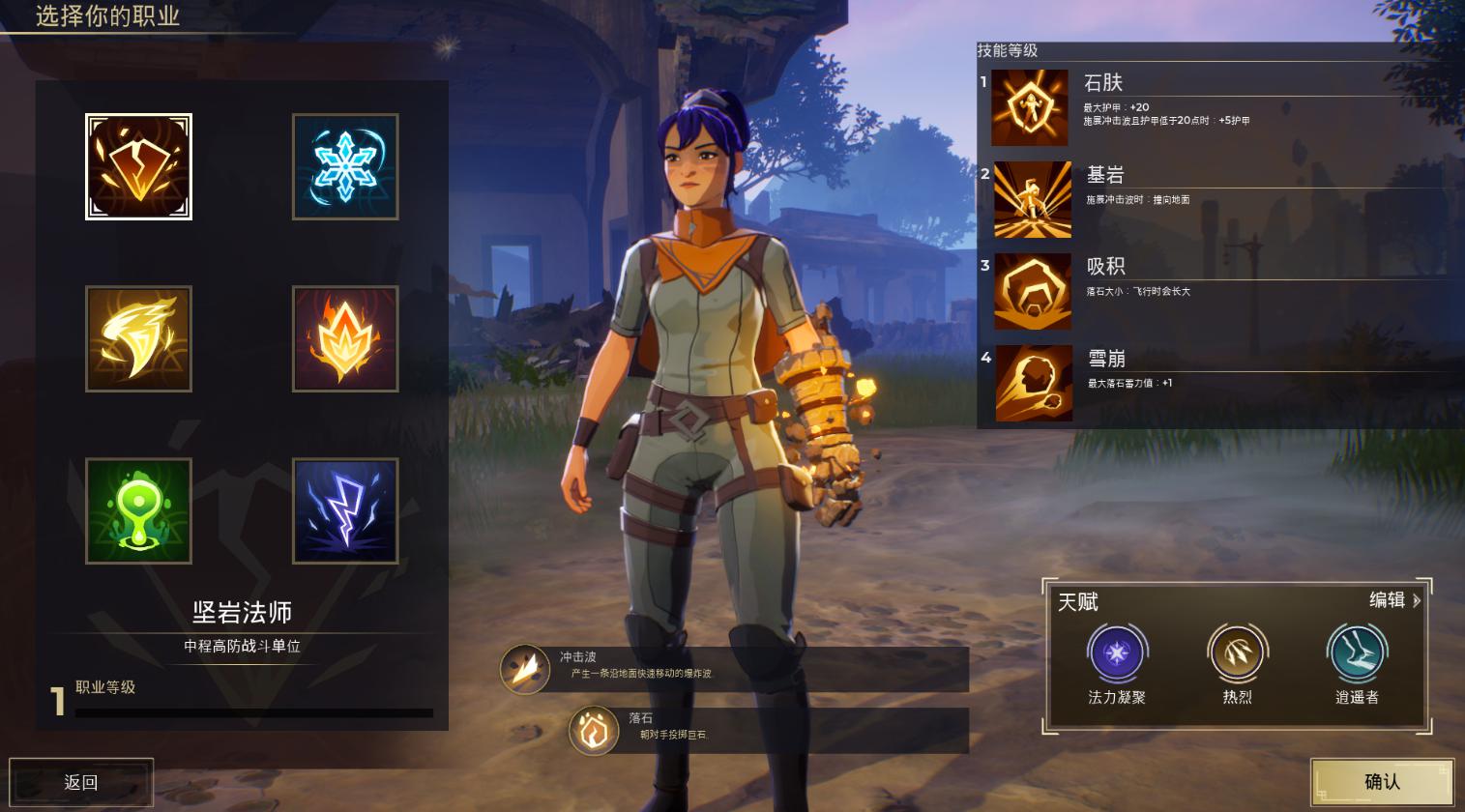View the 基岩 level 2 skill

[x=1033, y=200]
